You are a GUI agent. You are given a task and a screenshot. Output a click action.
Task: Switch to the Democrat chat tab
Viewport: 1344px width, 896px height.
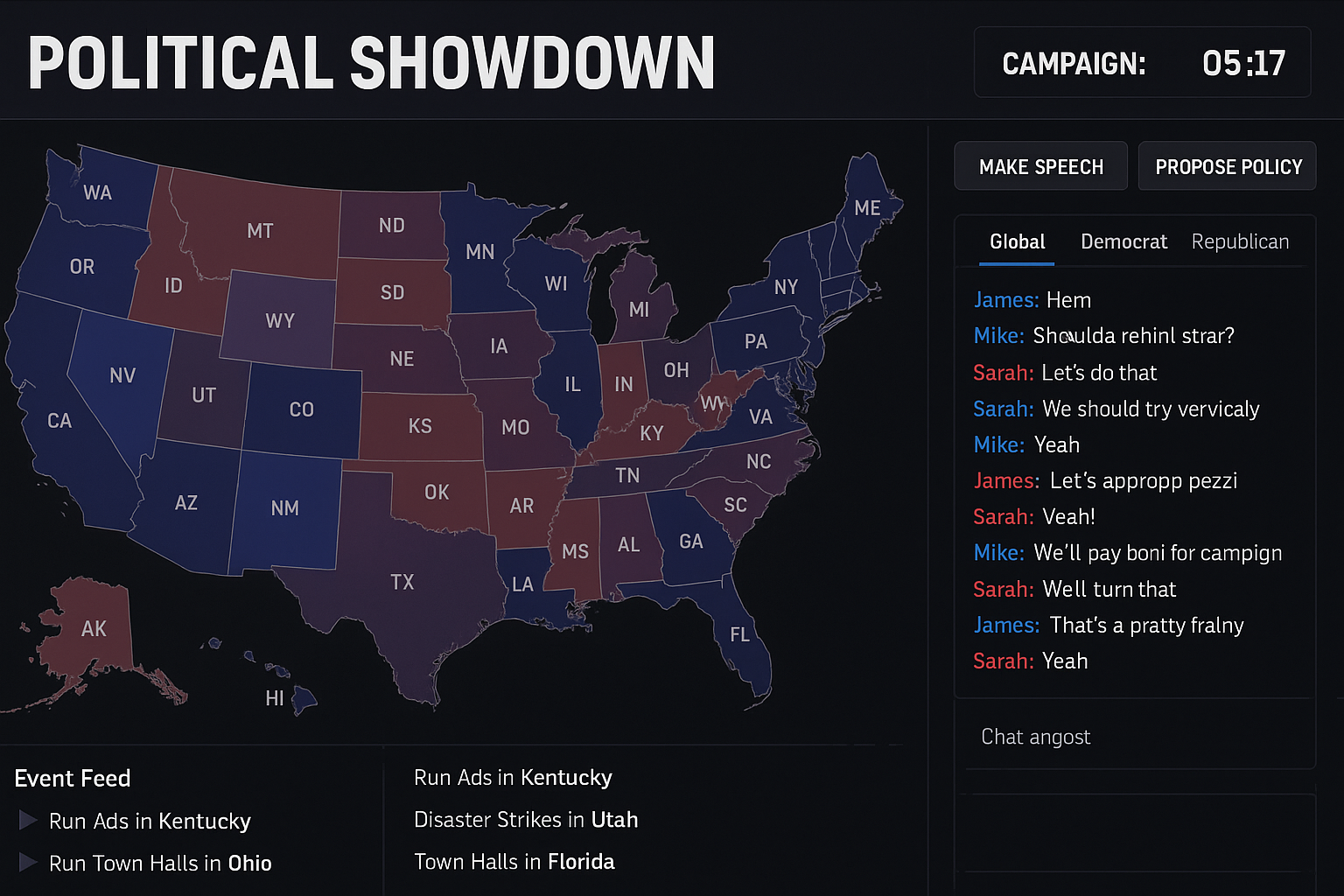pos(1123,241)
